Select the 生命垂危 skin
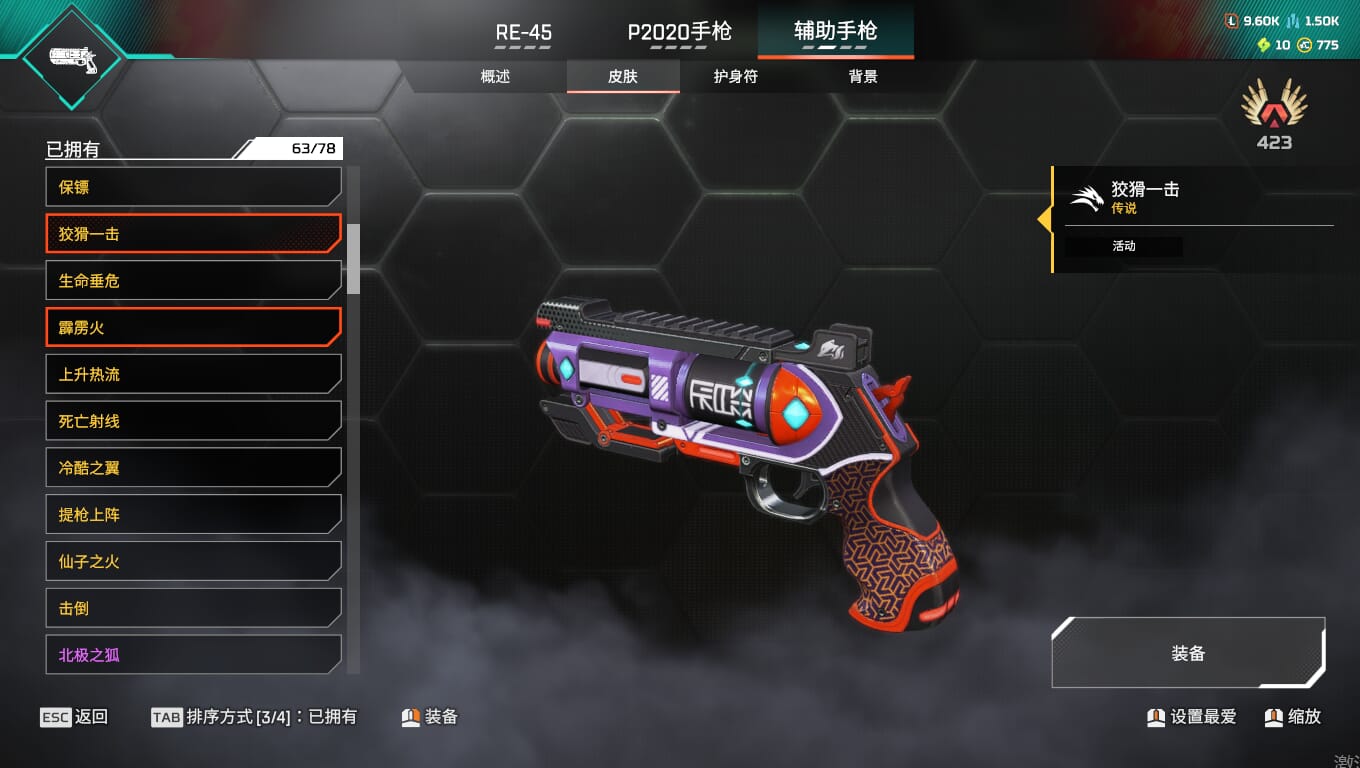Image resolution: width=1360 pixels, height=768 pixels. coord(193,281)
